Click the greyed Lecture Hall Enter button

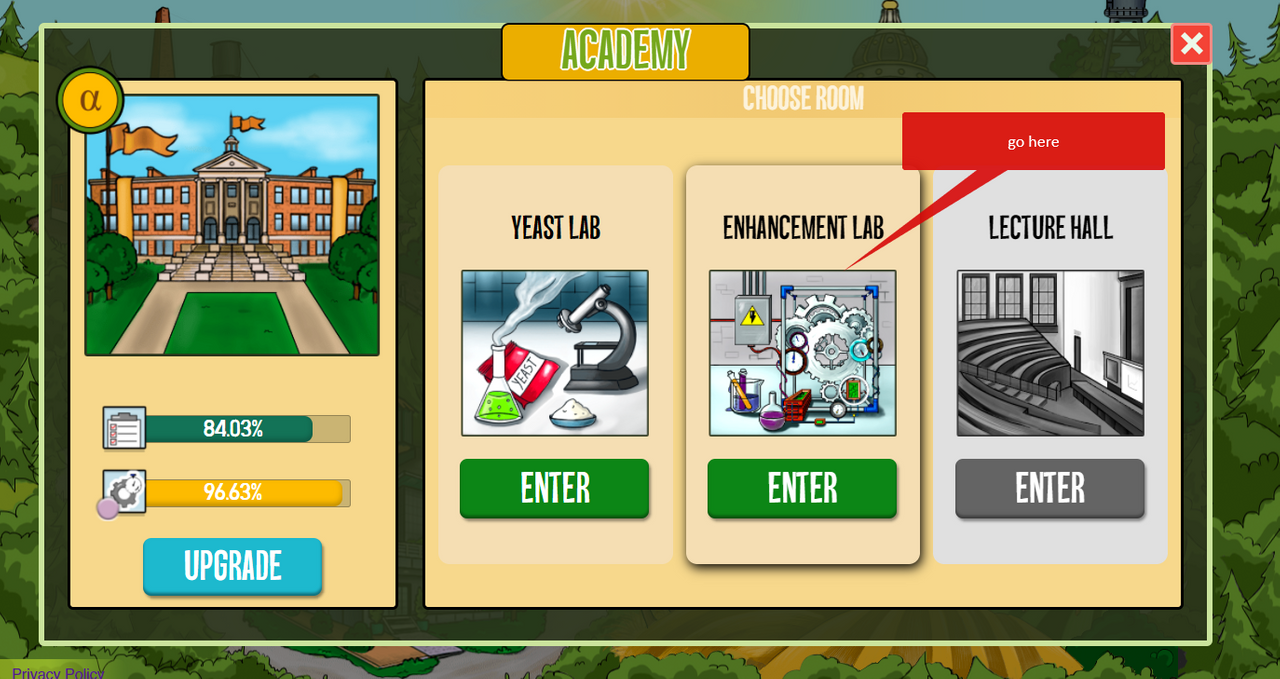[x=1049, y=488]
